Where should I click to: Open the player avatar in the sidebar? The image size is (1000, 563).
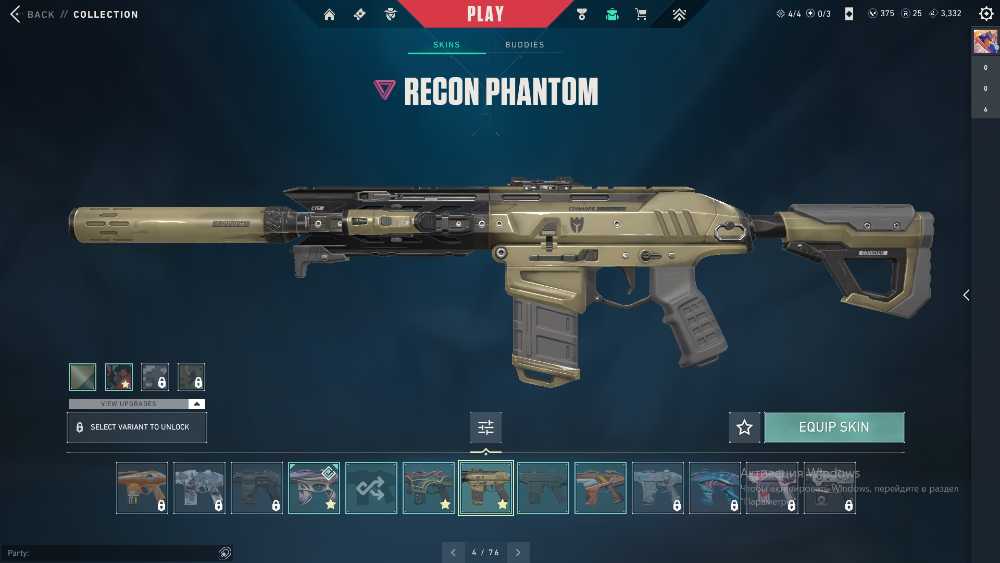(984, 41)
